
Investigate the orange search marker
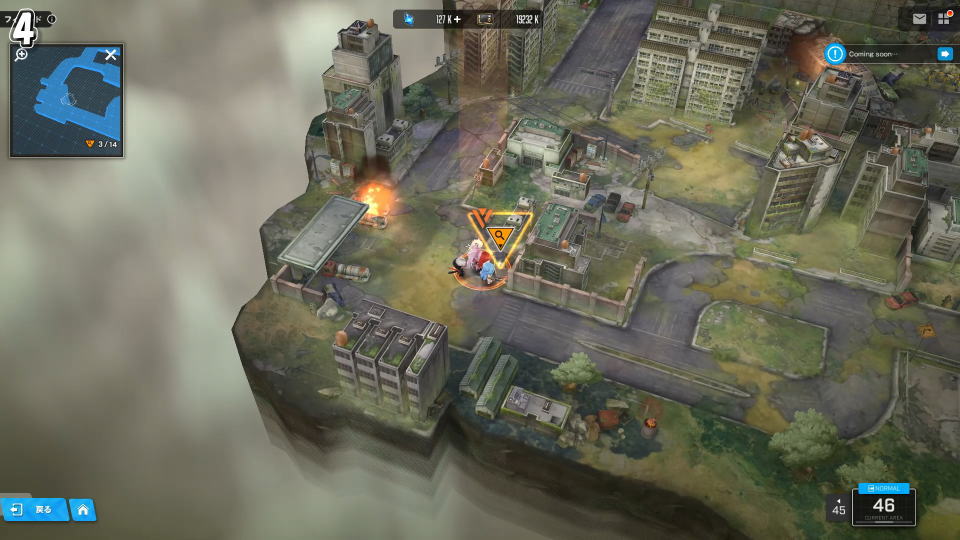click(499, 237)
